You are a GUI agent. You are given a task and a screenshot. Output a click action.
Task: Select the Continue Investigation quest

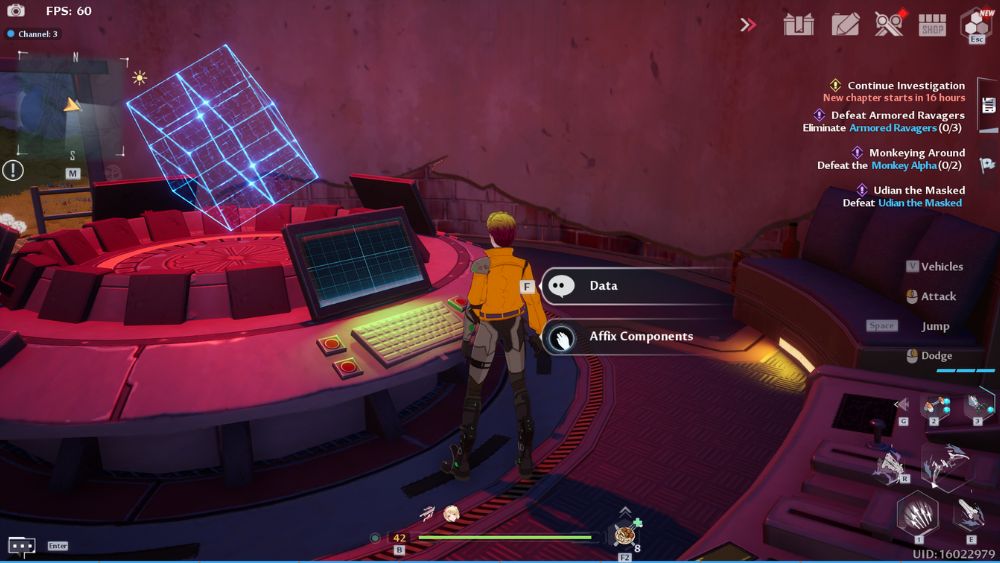905,86
